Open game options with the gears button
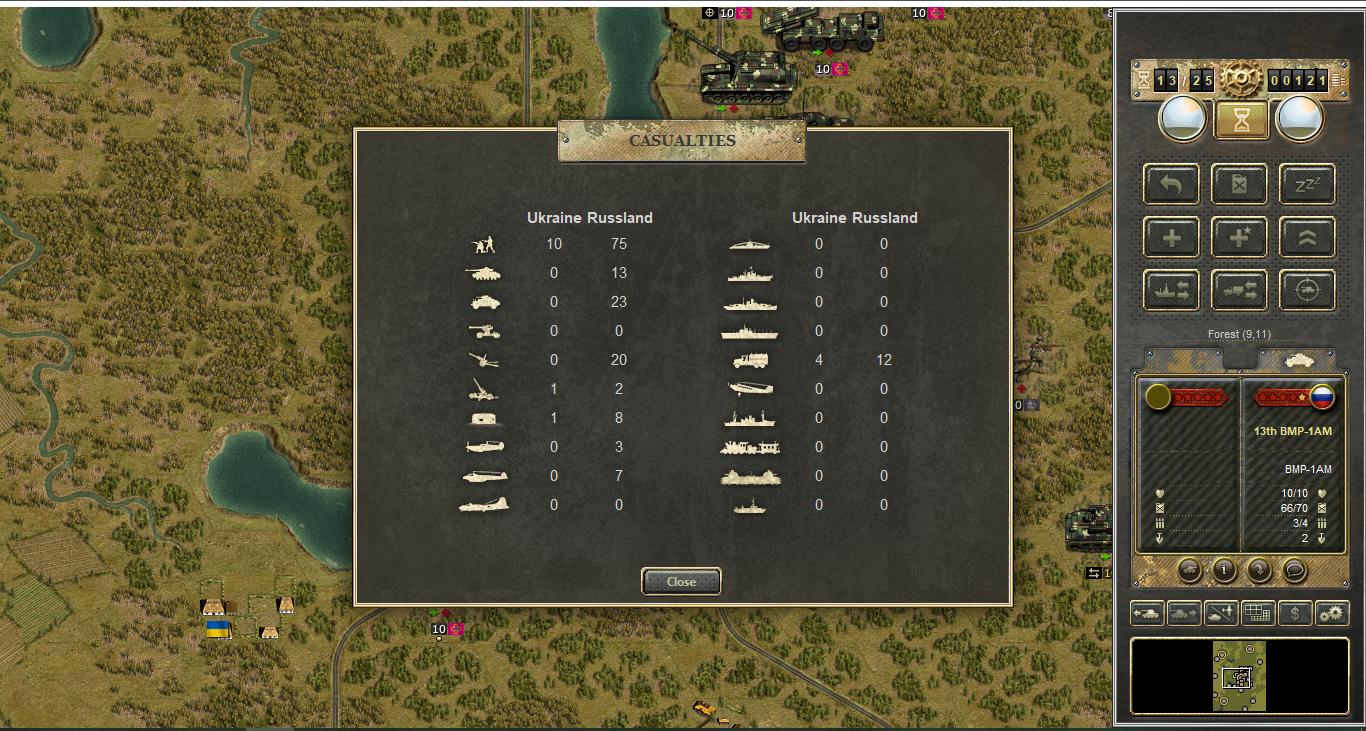Image resolution: width=1366 pixels, height=731 pixels. [x=1332, y=613]
